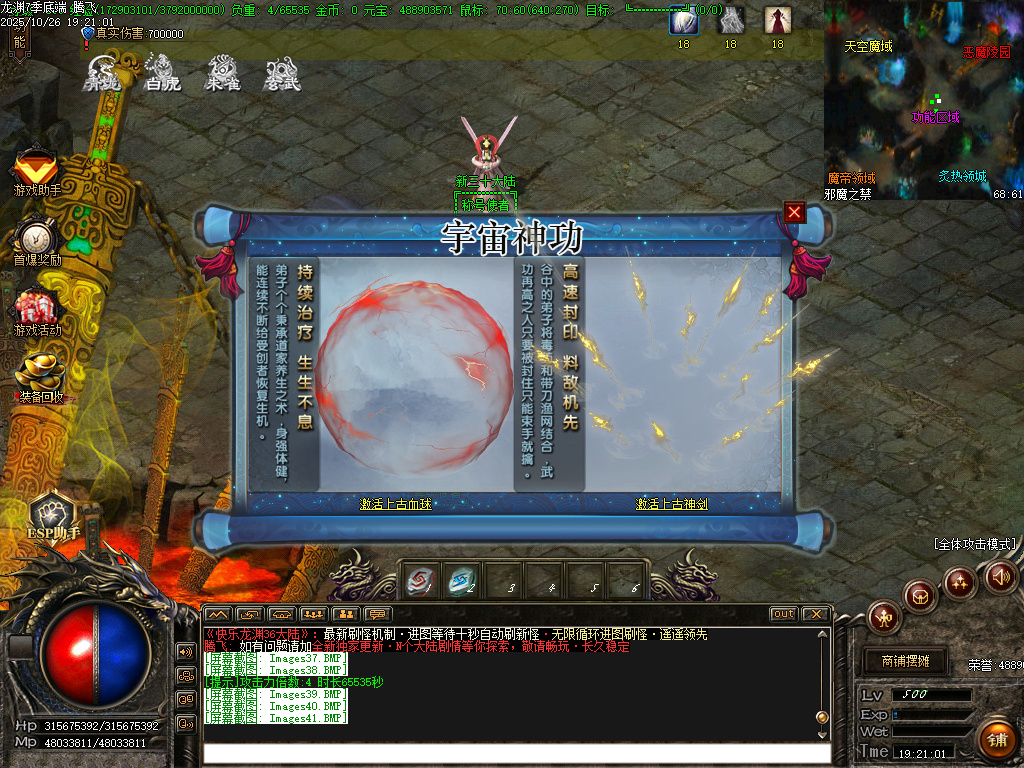1024x768 pixels.
Task: Click the 商铺摆摊 stall button
Action: 905,661
